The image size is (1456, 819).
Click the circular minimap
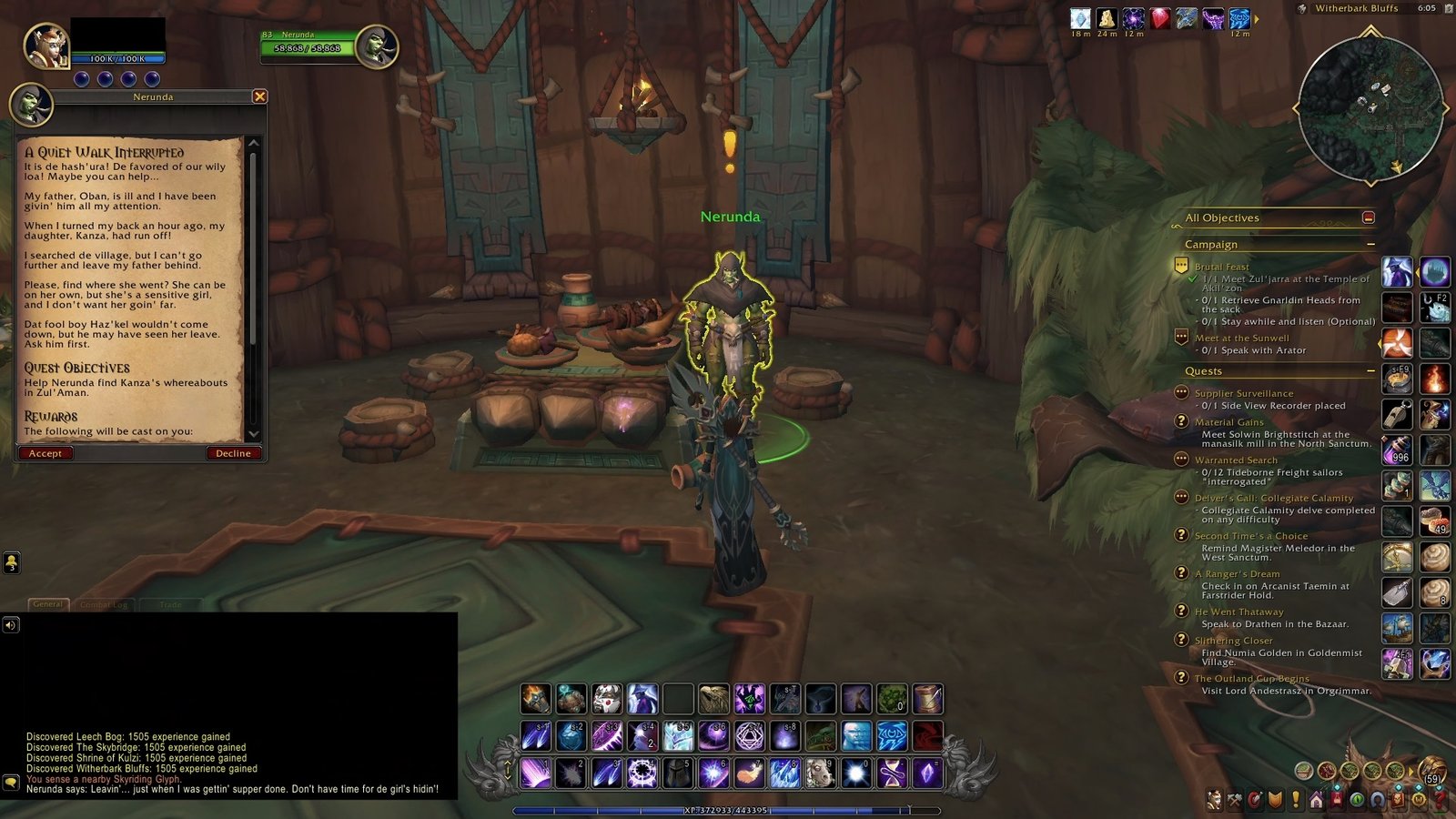[x=1370, y=108]
